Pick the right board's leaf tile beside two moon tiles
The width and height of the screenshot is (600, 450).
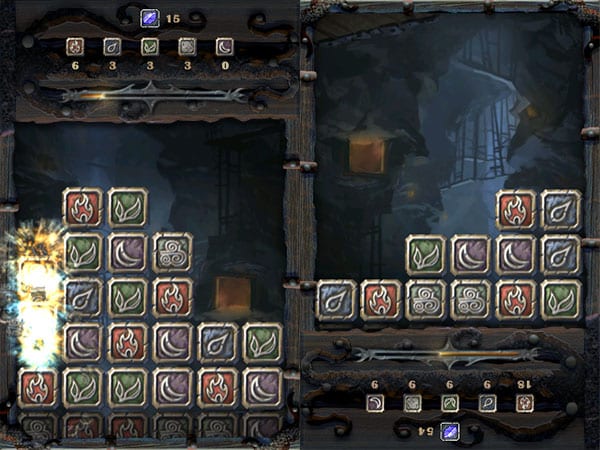(425, 255)
